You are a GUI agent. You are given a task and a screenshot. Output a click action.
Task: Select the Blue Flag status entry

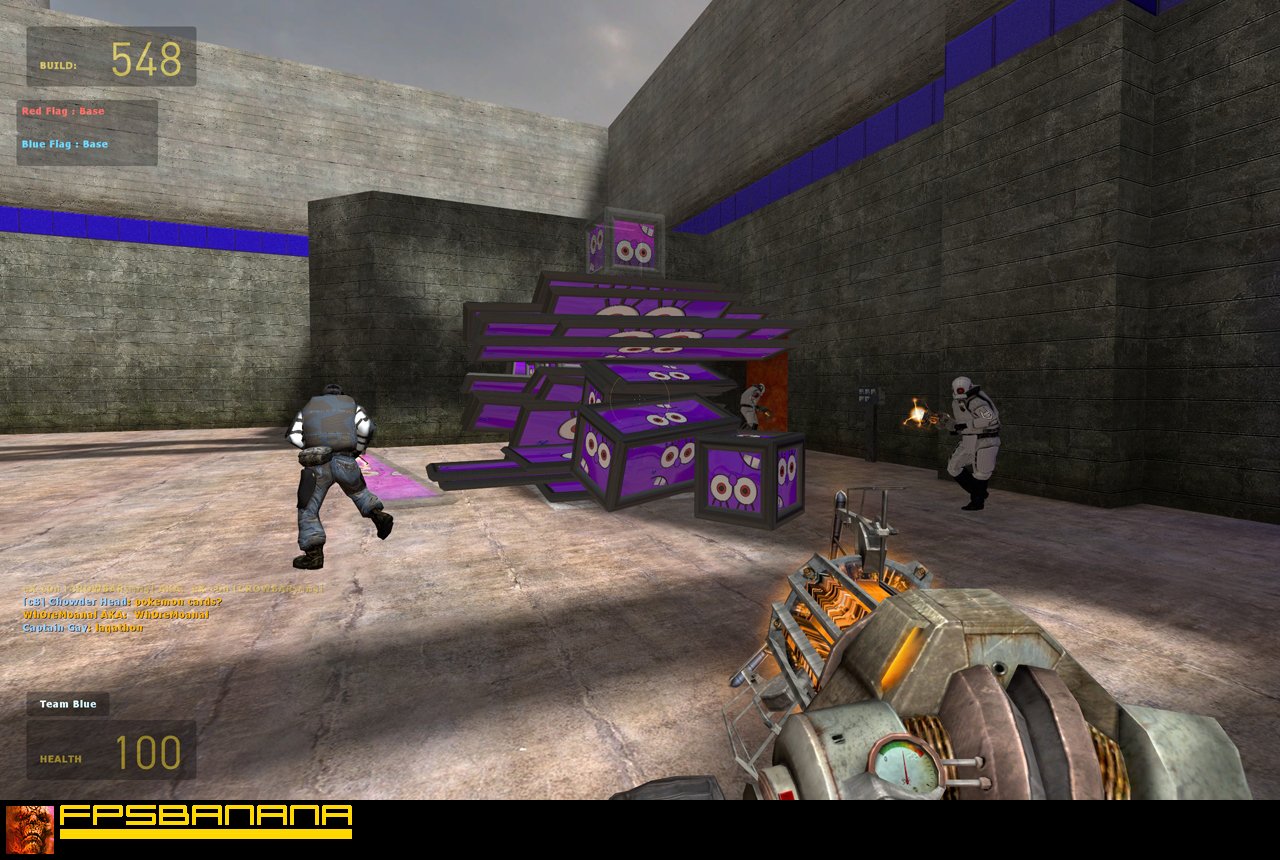pos(65,144)
